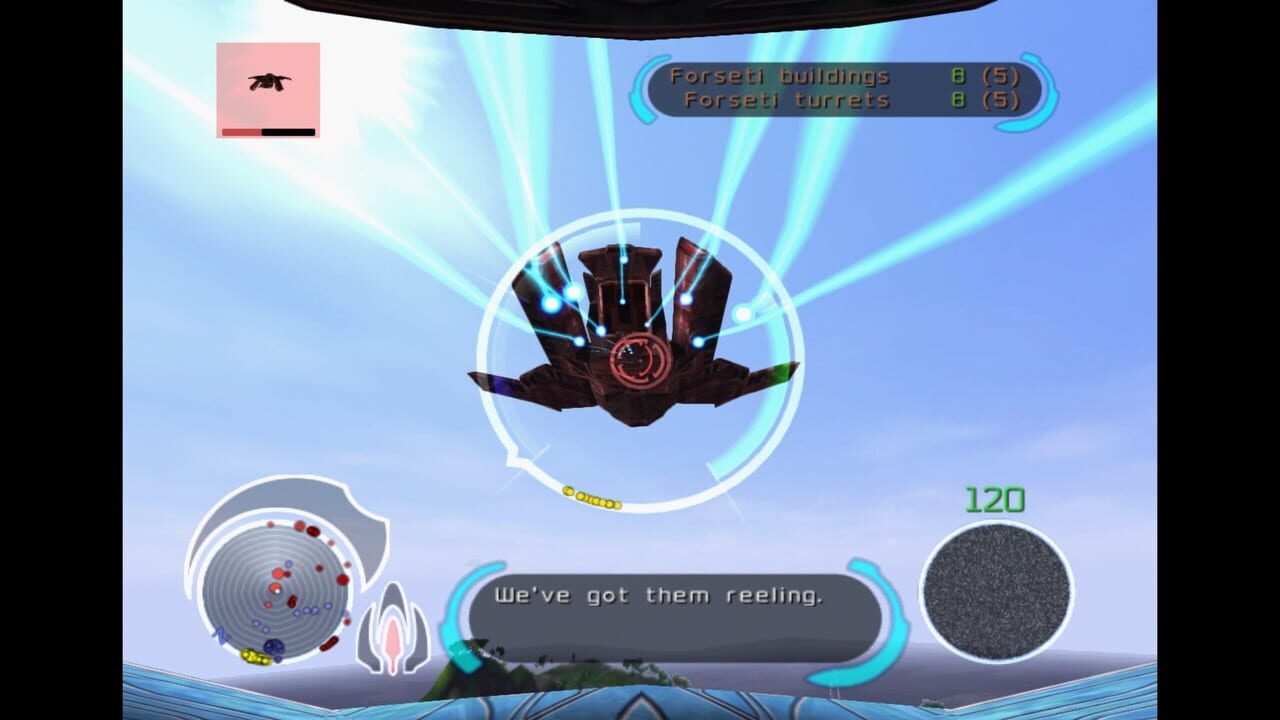
Task: Expand the objectives panel showing Forseti counts
Action: point(840,88)
